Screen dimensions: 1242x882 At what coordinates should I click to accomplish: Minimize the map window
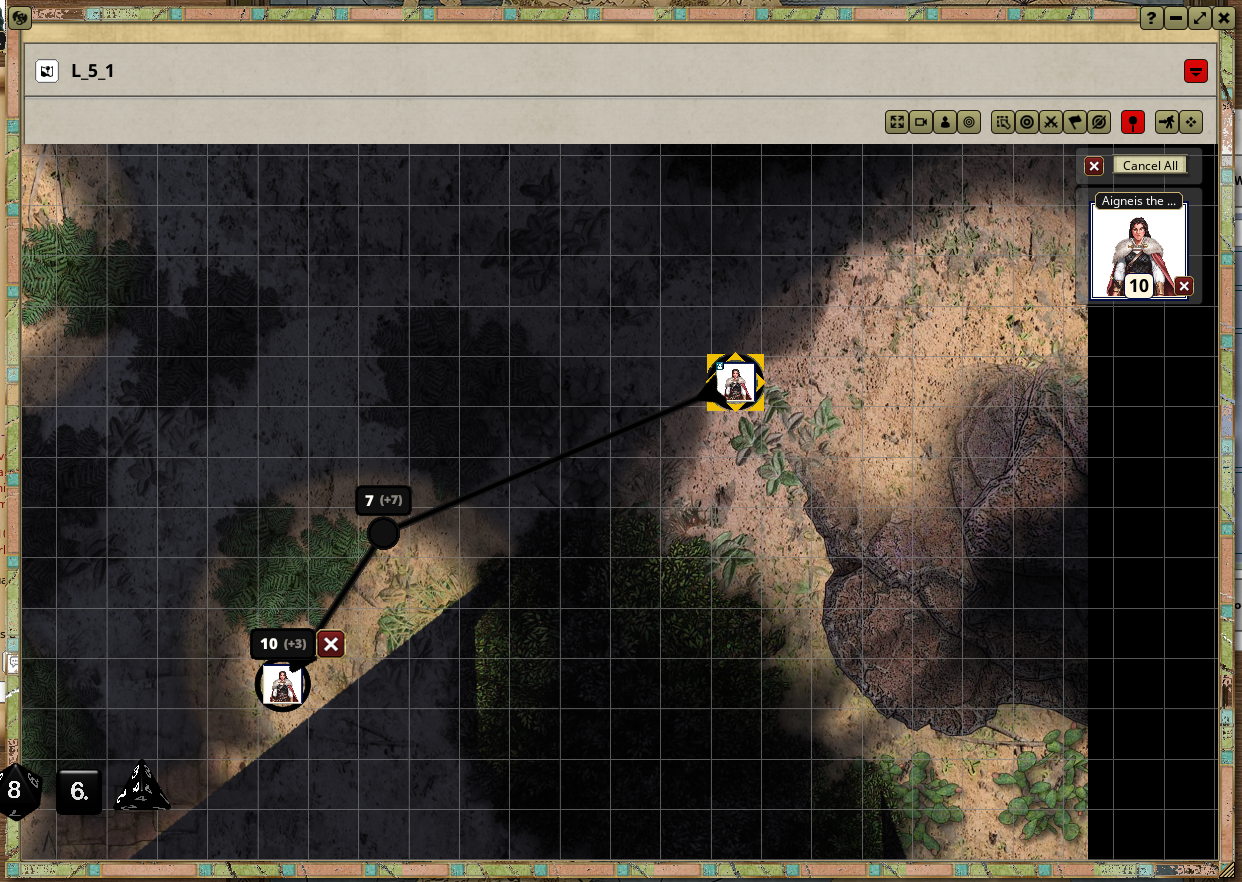pyautogui.click(x=1175, y=18)
